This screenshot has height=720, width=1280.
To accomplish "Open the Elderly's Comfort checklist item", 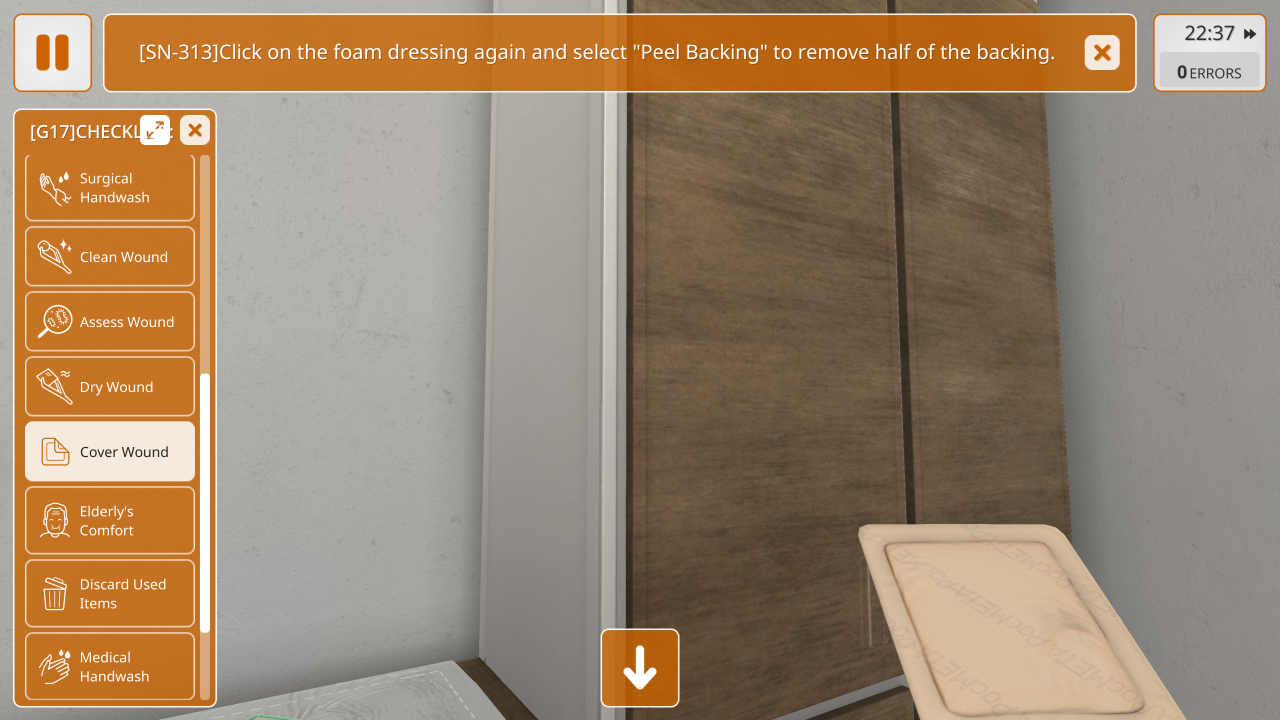I will point(110,521).
